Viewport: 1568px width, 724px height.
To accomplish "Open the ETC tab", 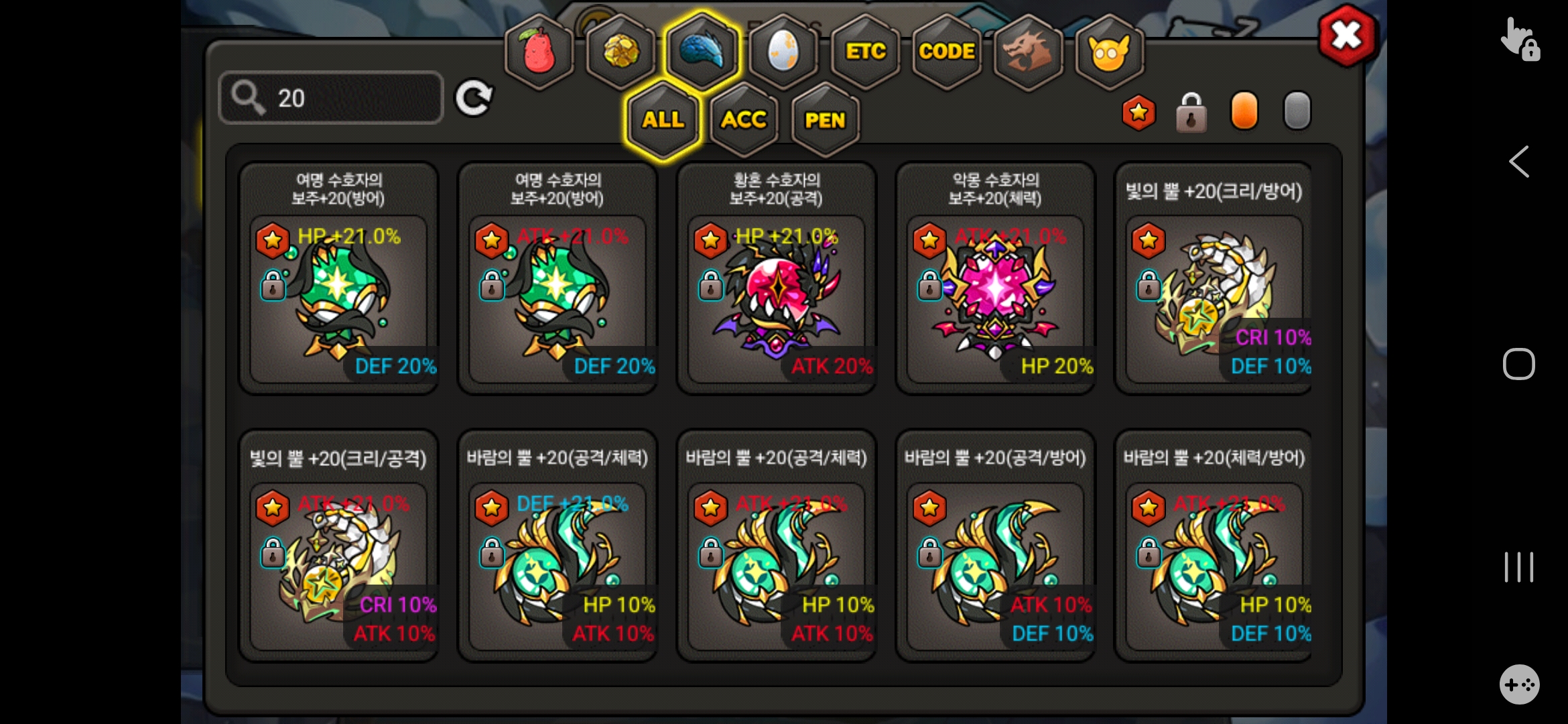I will (x=865, y=52).
